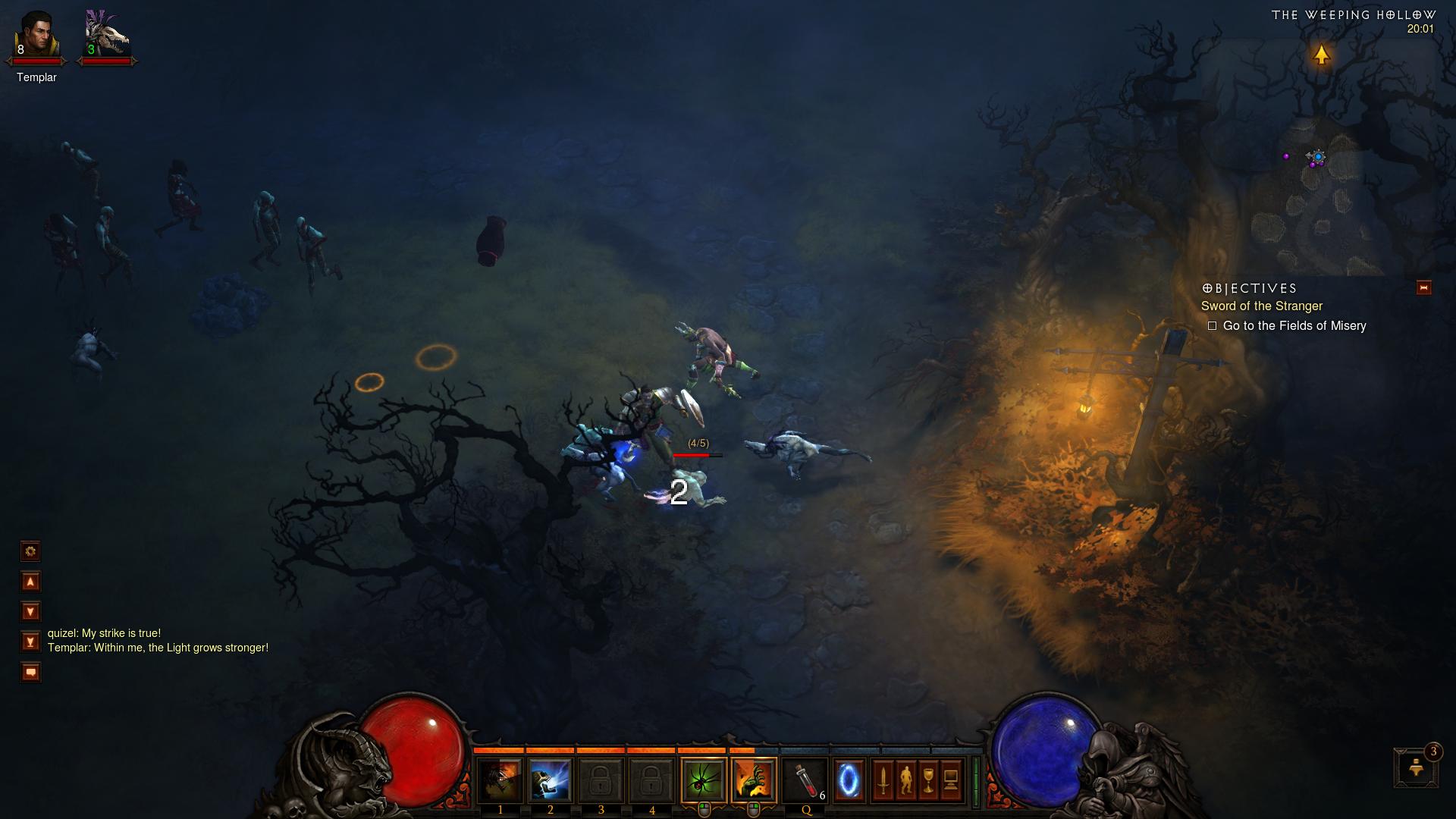1456x819 pixels.
Task: Collapse the Objectives tracker
Action: tap(1423, 287)
